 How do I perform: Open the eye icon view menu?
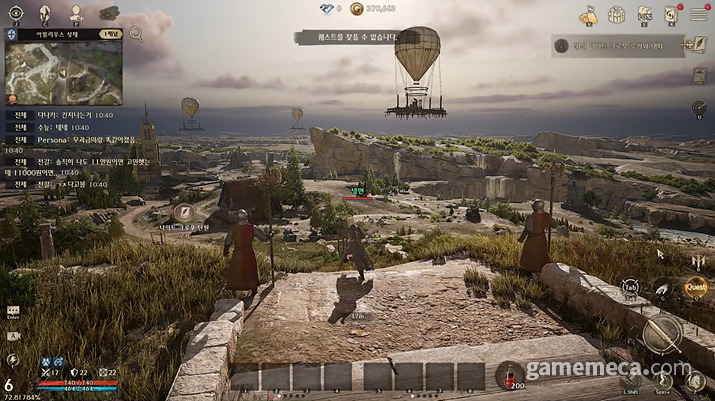14,14
